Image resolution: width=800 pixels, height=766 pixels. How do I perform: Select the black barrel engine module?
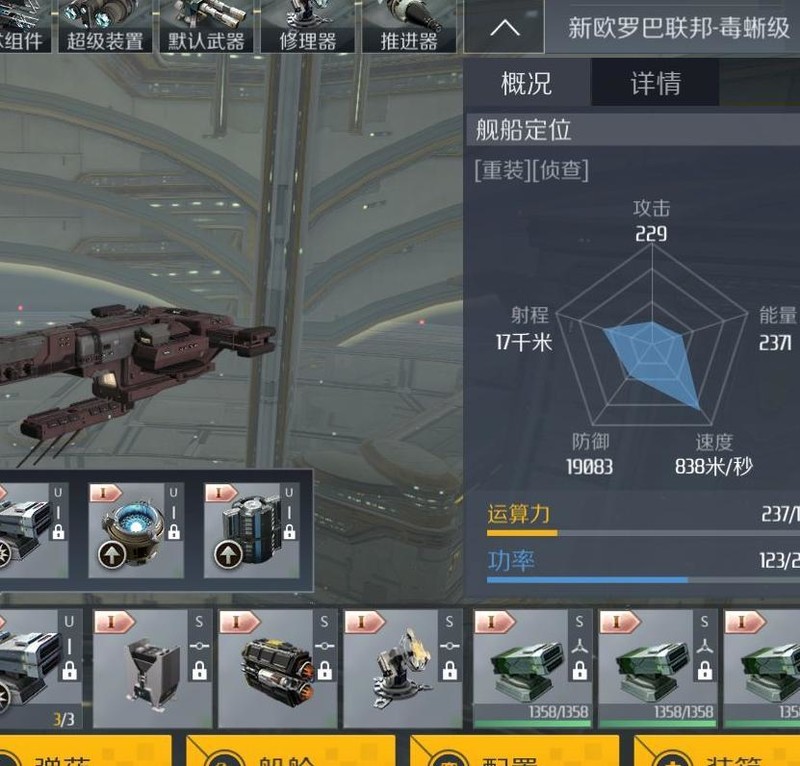(277, 668)
